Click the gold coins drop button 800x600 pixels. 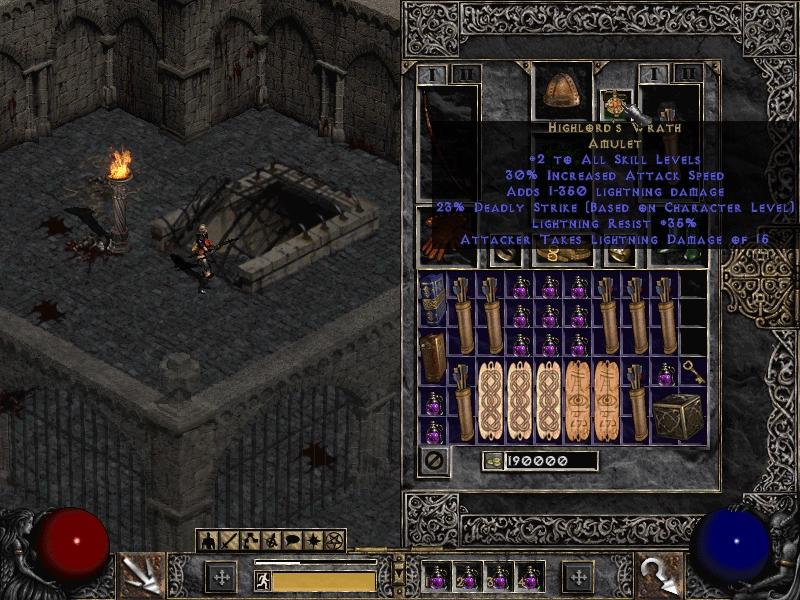coord(491,461)
